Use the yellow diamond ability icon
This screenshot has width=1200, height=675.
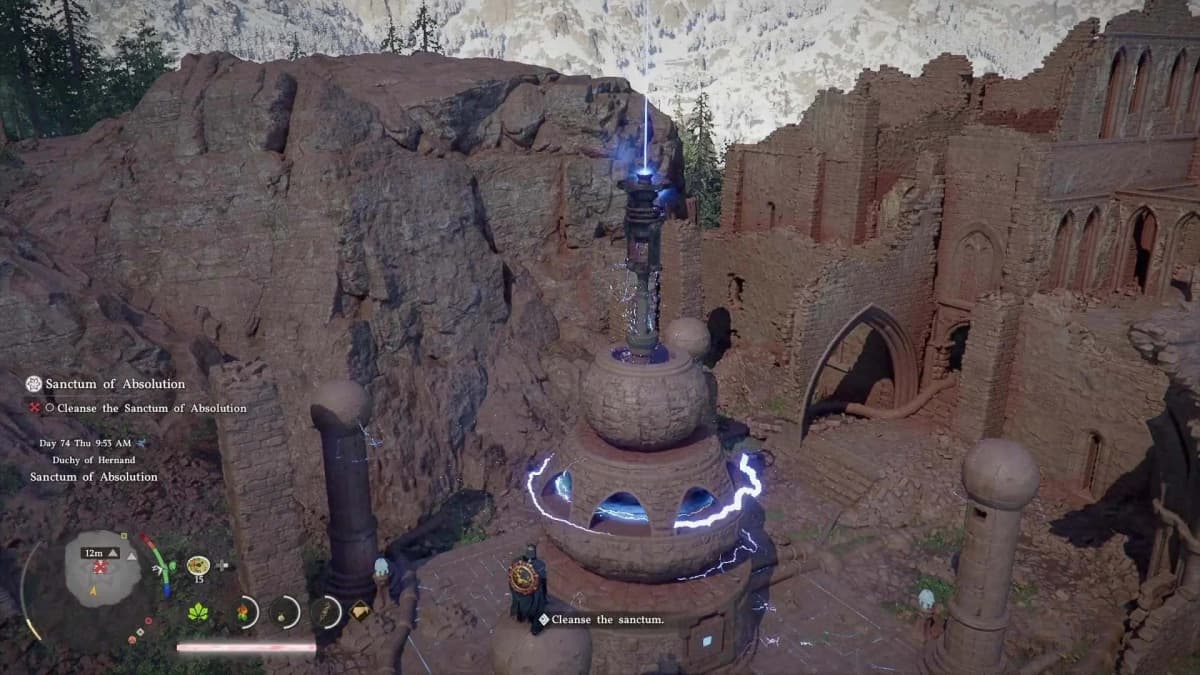click(359, 610)
